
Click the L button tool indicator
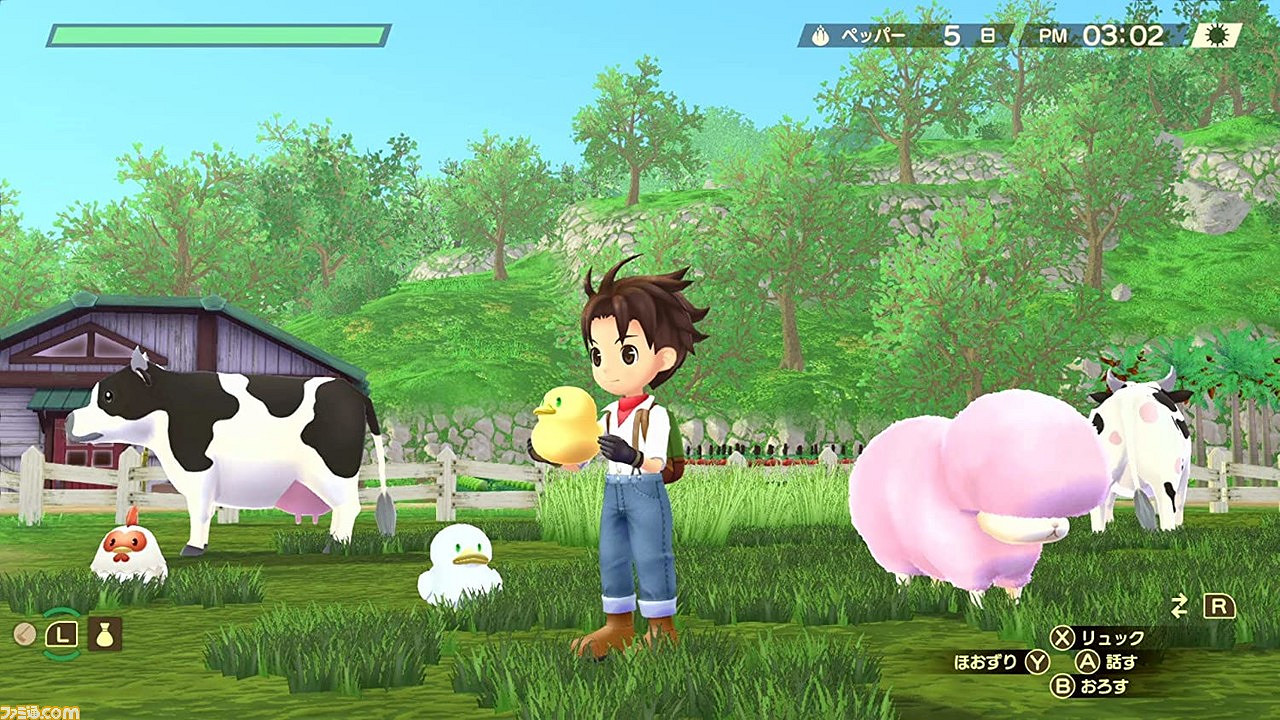pyautogui.click(x=63, y=633)
